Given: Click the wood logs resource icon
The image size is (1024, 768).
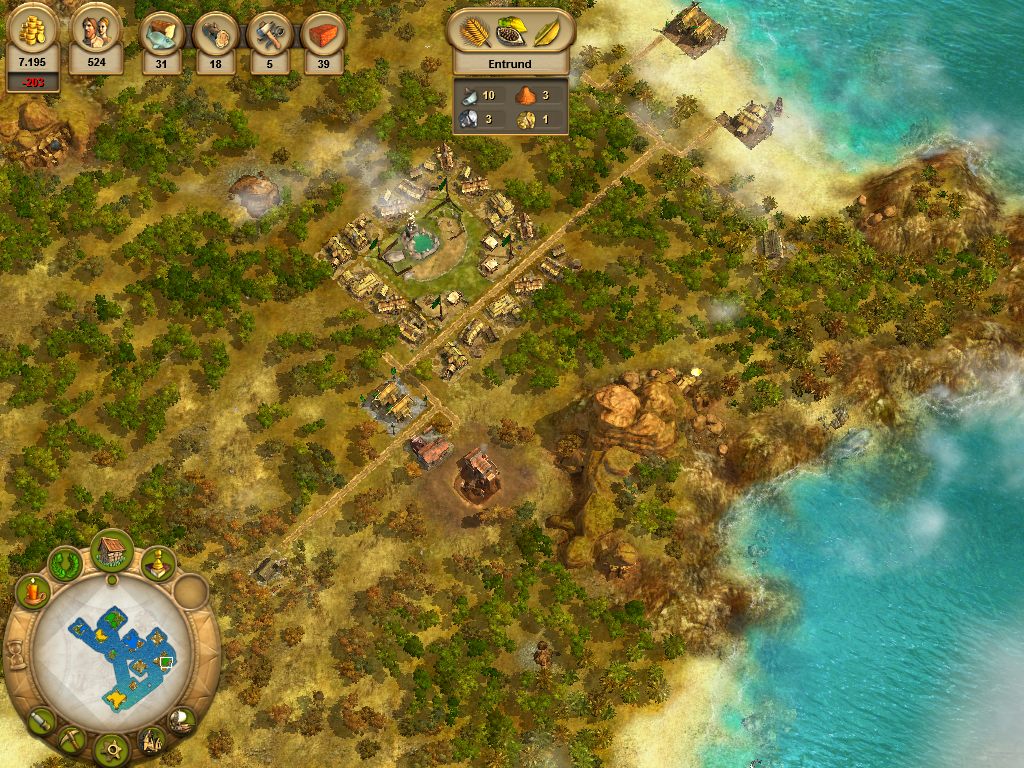Looking at the screenshot, I should click(215, 33).
